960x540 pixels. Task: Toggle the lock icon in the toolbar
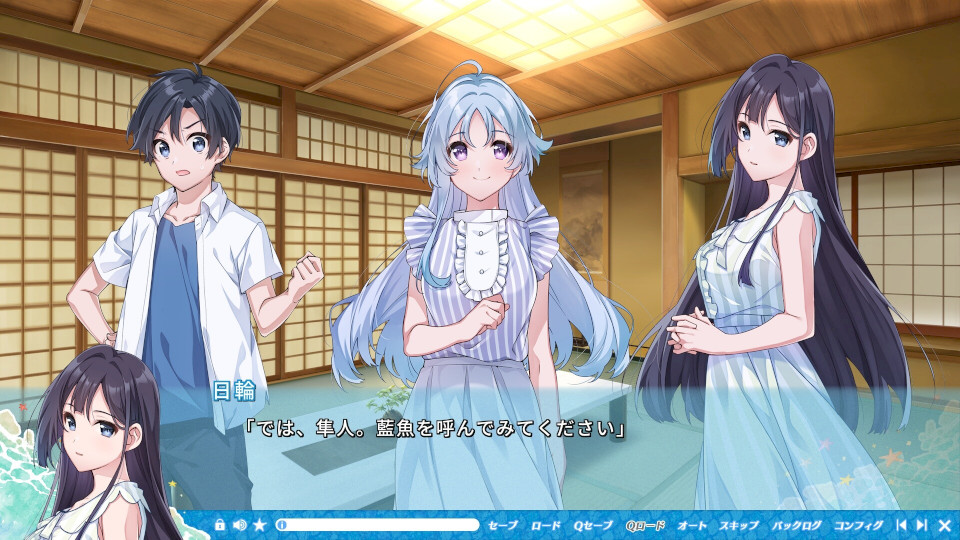(220, 525)
